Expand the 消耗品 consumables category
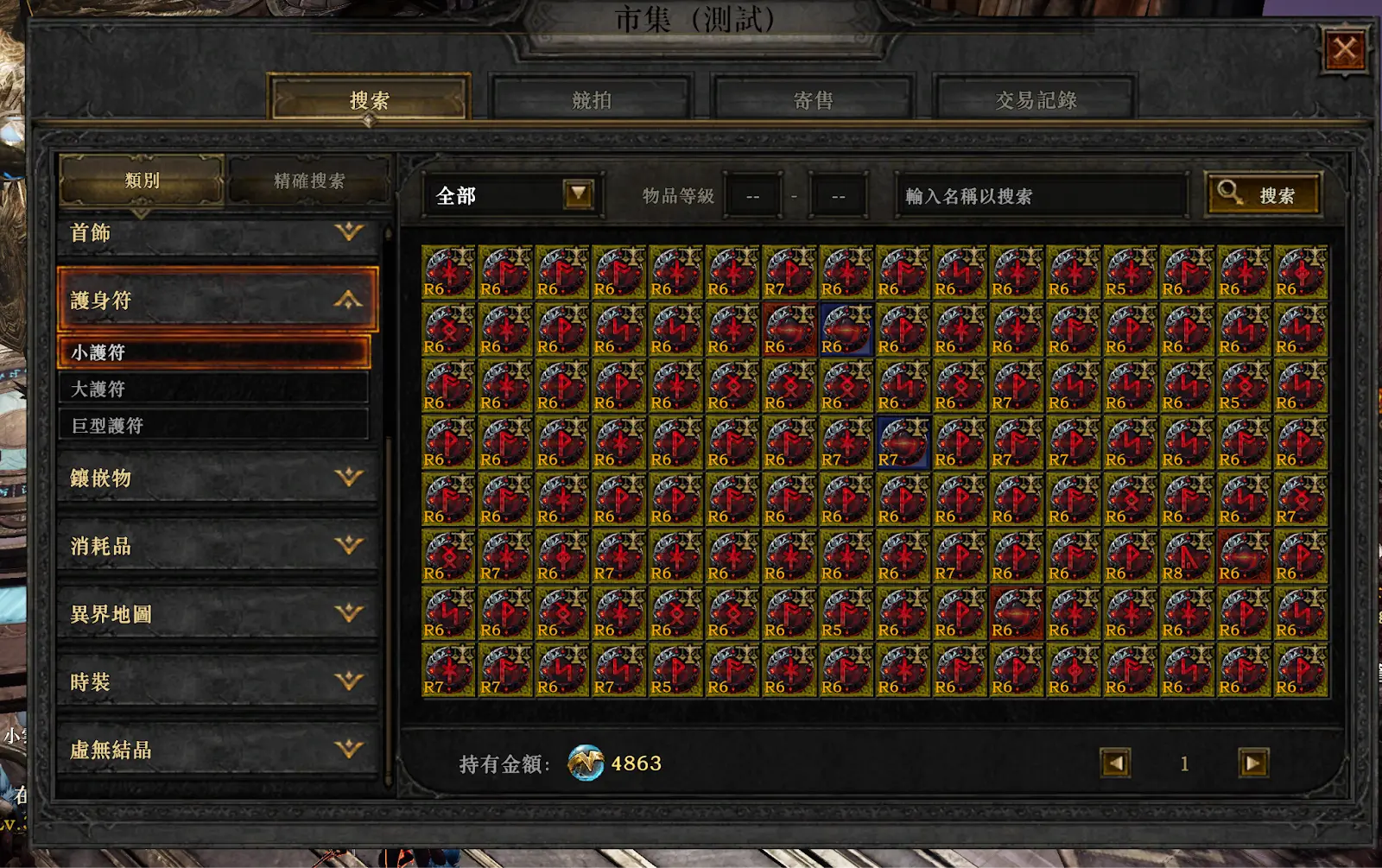 218,546
